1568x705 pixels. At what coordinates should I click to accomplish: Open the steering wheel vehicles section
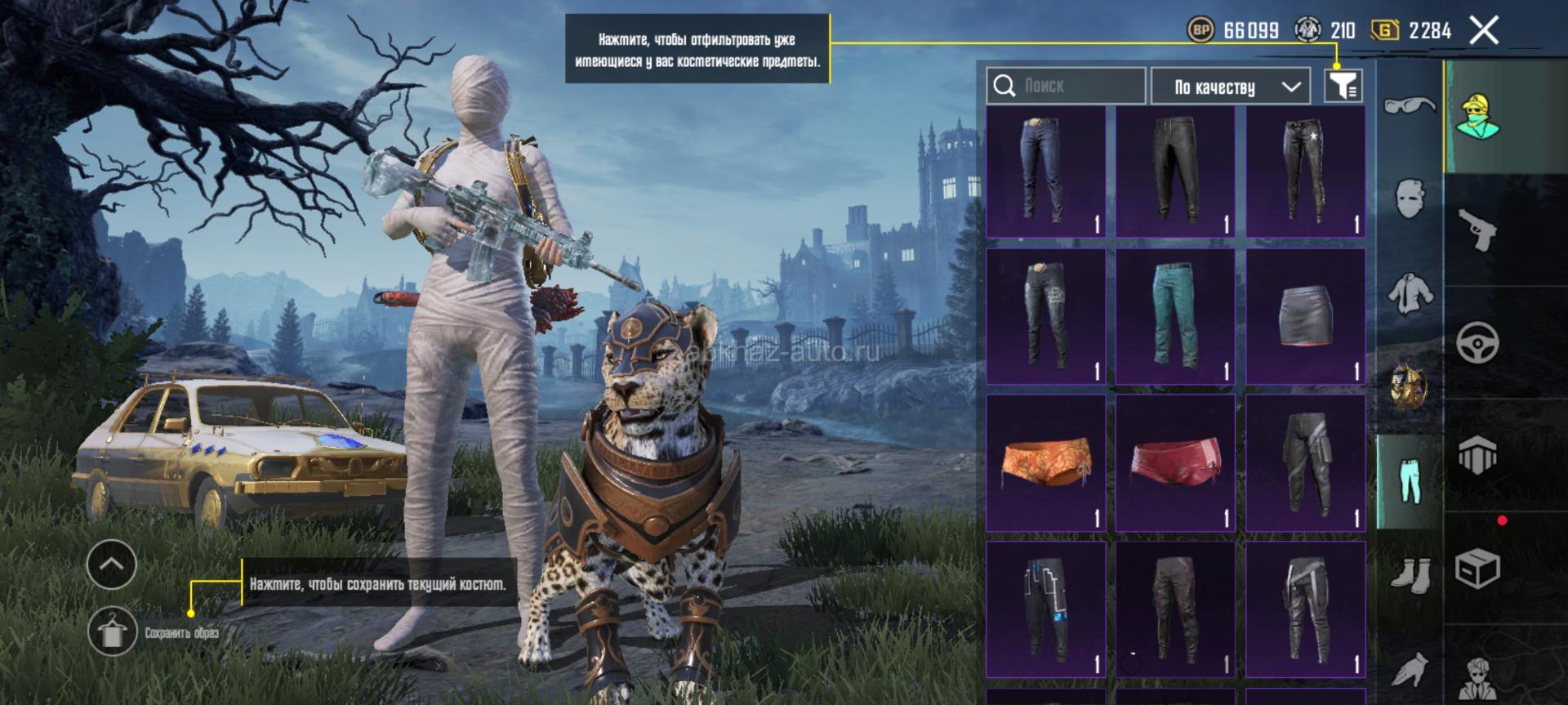1477,342
